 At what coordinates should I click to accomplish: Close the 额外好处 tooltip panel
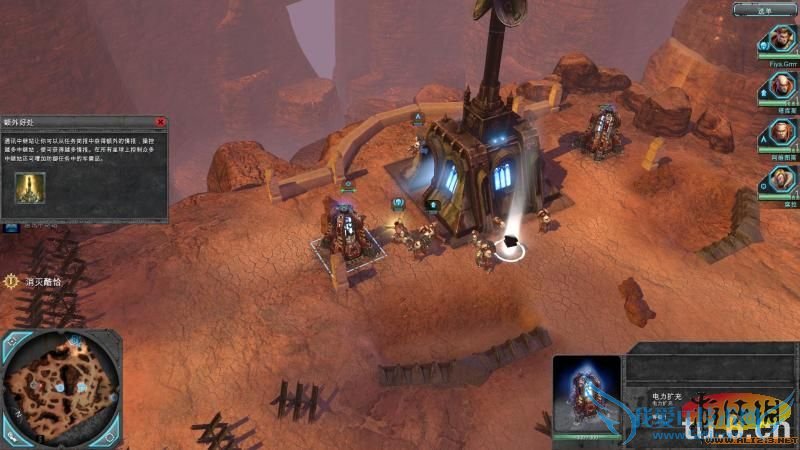click(160, 122)
